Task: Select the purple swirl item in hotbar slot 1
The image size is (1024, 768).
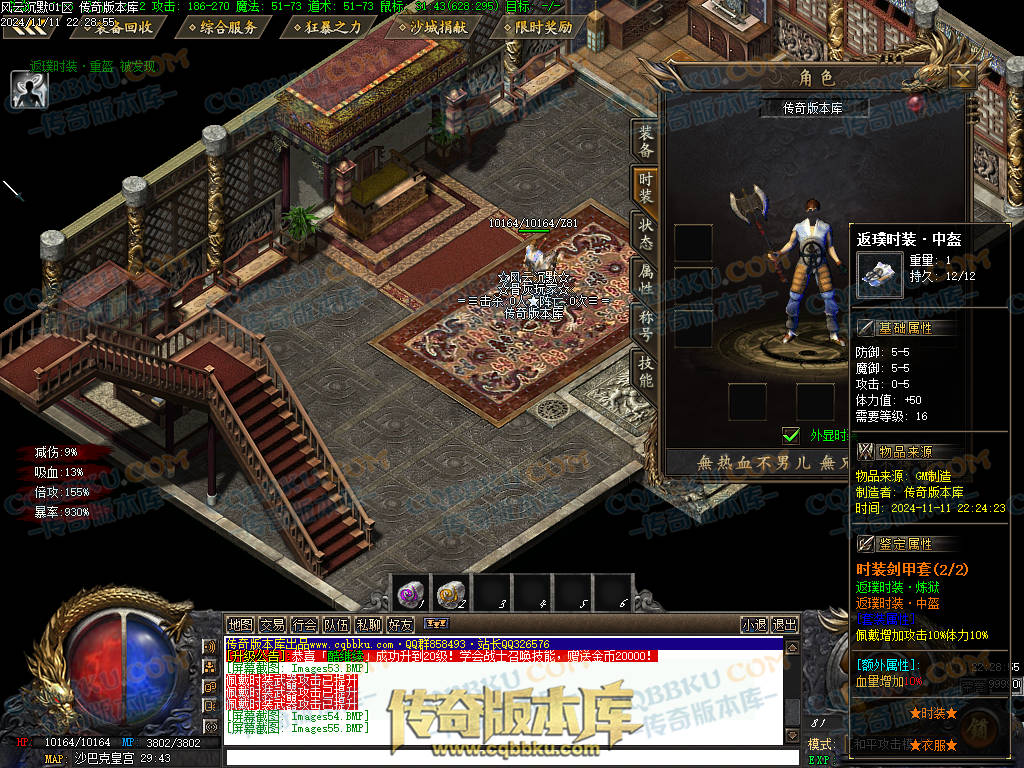Action: coord(410,594)
